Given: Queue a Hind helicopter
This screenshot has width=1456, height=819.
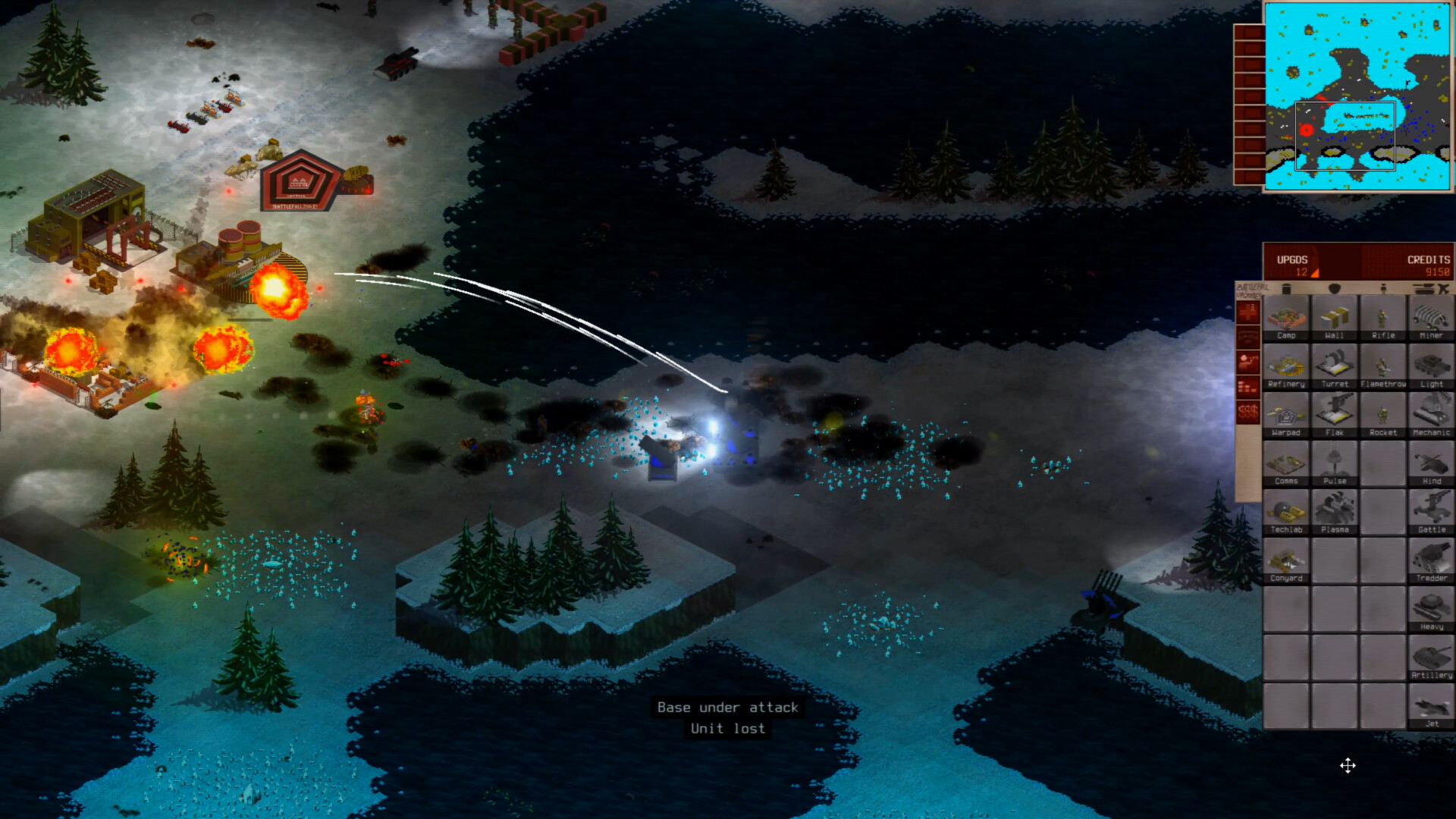Looking at the screenshot, I should 1432,465.
